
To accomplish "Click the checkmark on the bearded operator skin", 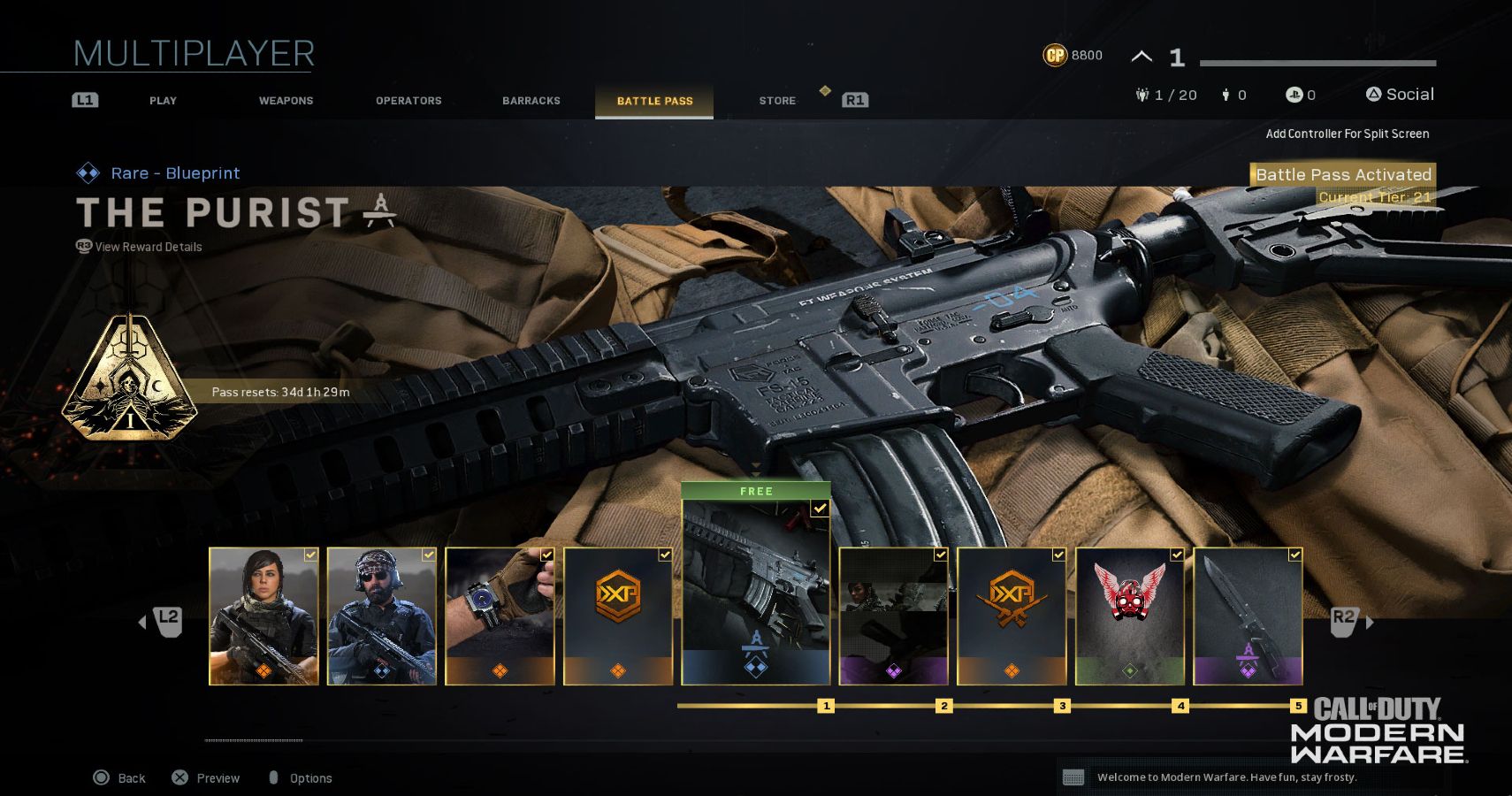I will (x=427, y=555).
